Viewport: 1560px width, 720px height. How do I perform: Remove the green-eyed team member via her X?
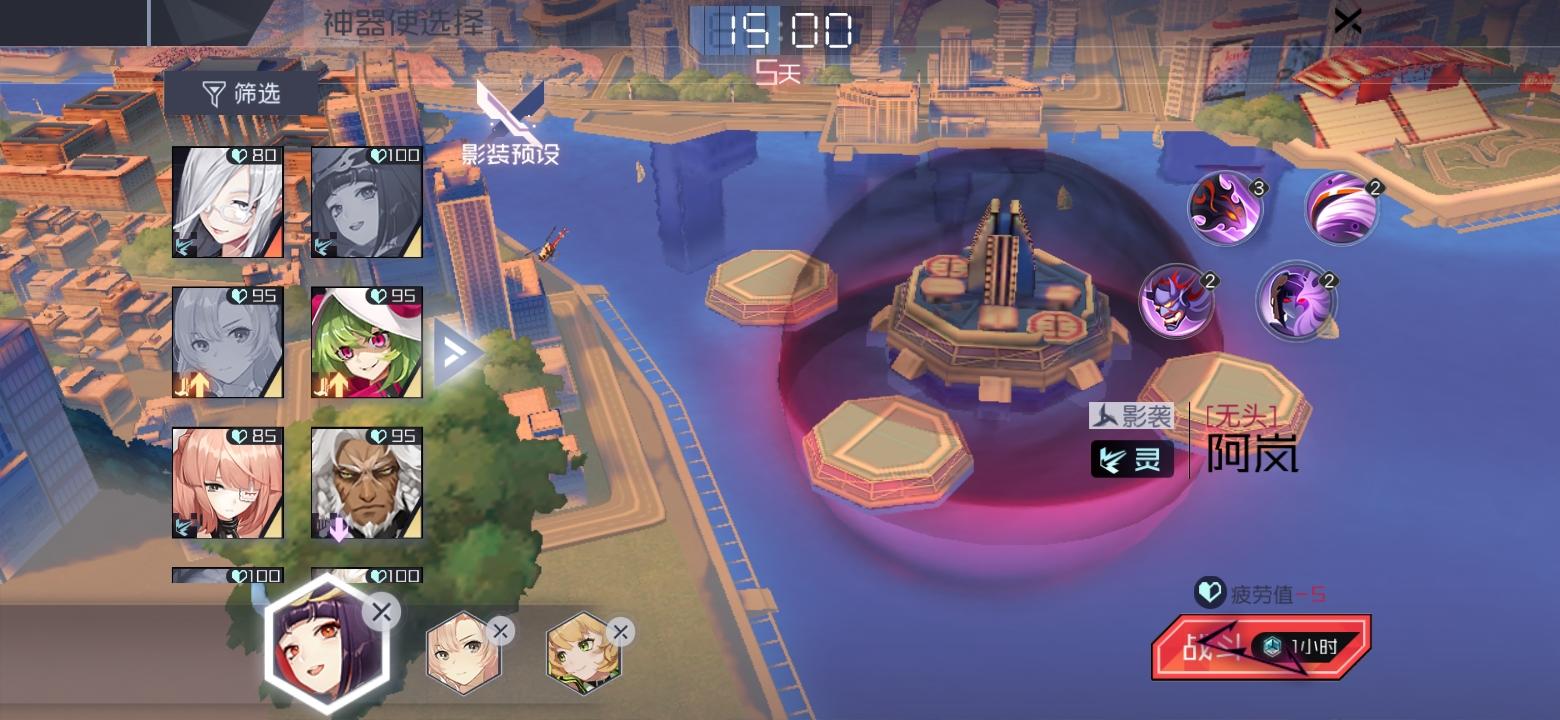[x=622, y=631]
